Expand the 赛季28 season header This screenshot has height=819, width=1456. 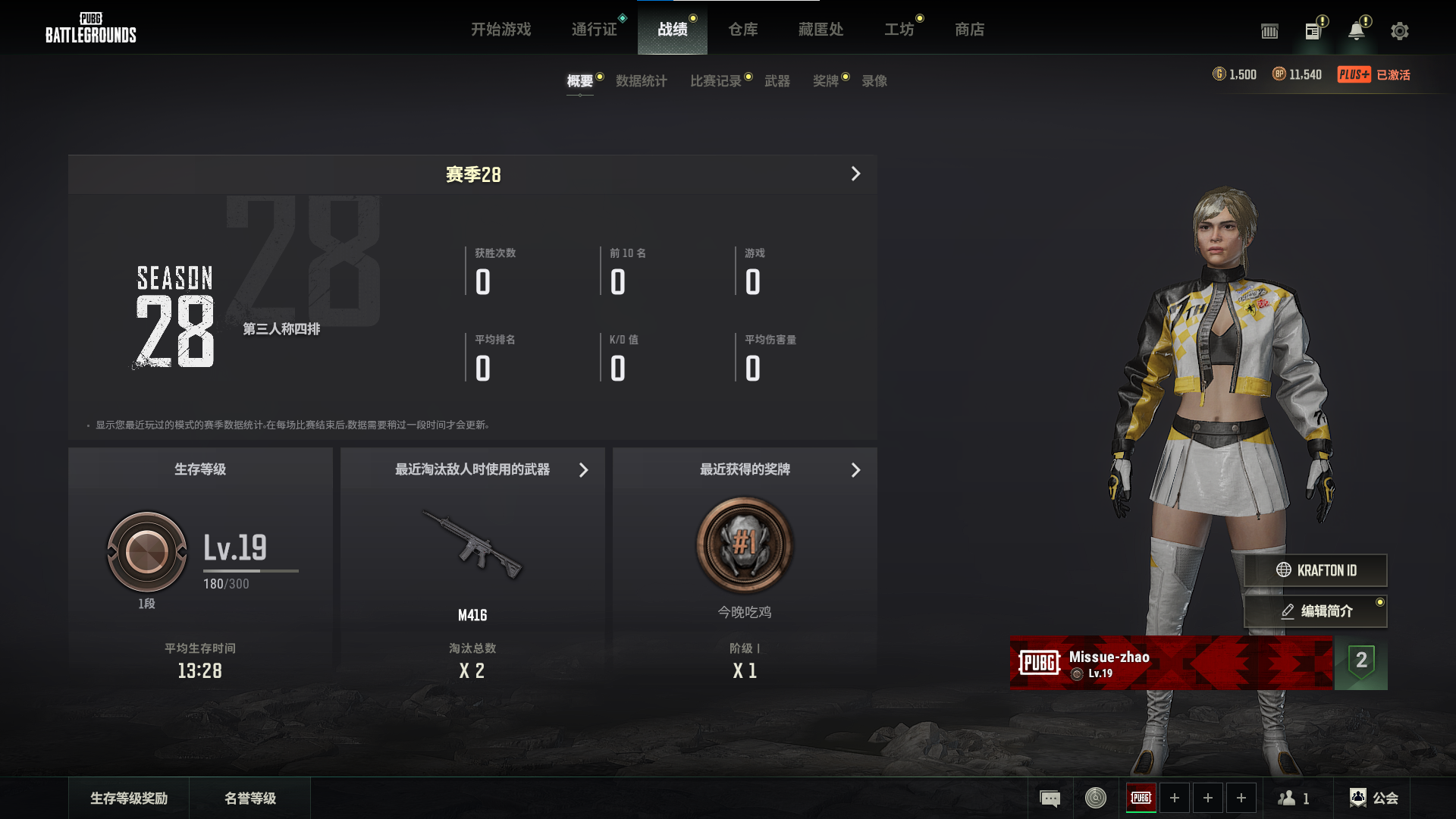855,174
